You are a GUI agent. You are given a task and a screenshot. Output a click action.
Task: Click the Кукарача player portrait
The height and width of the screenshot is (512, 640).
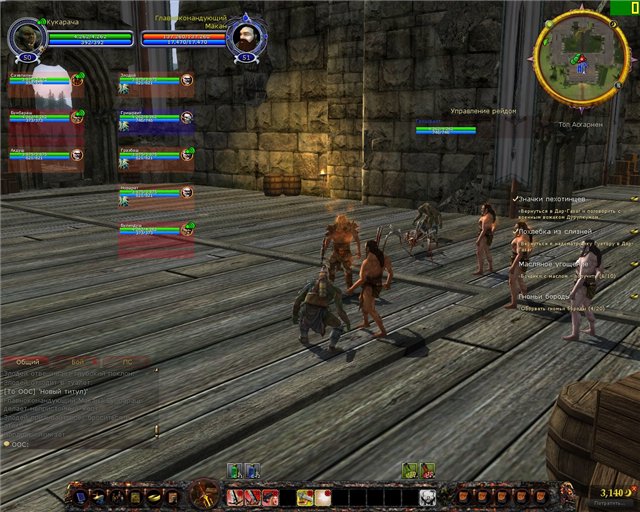click(x=26, y=38)
